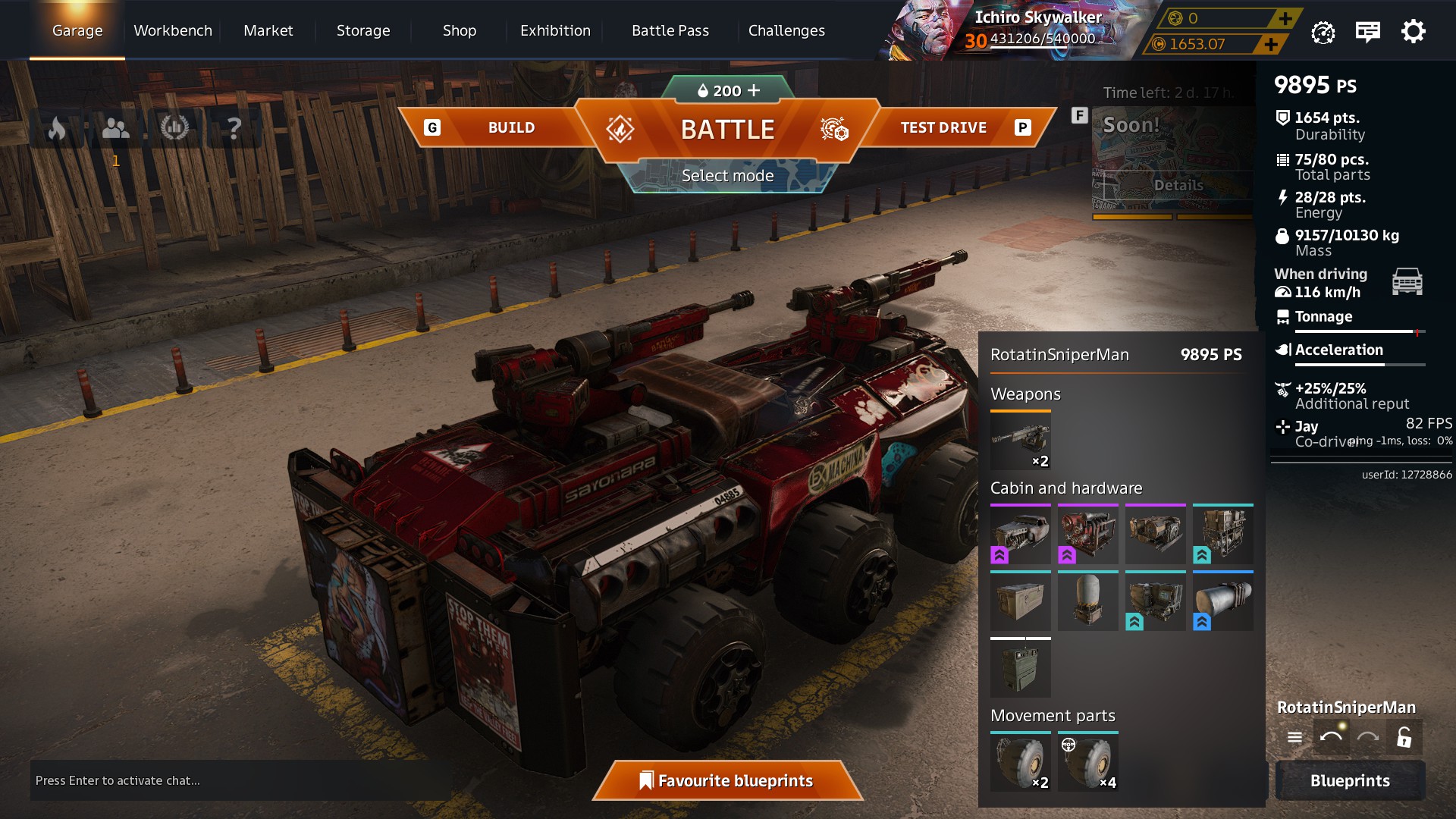
Task: Open the settings gear icon
Action: tap(1413, 32)
